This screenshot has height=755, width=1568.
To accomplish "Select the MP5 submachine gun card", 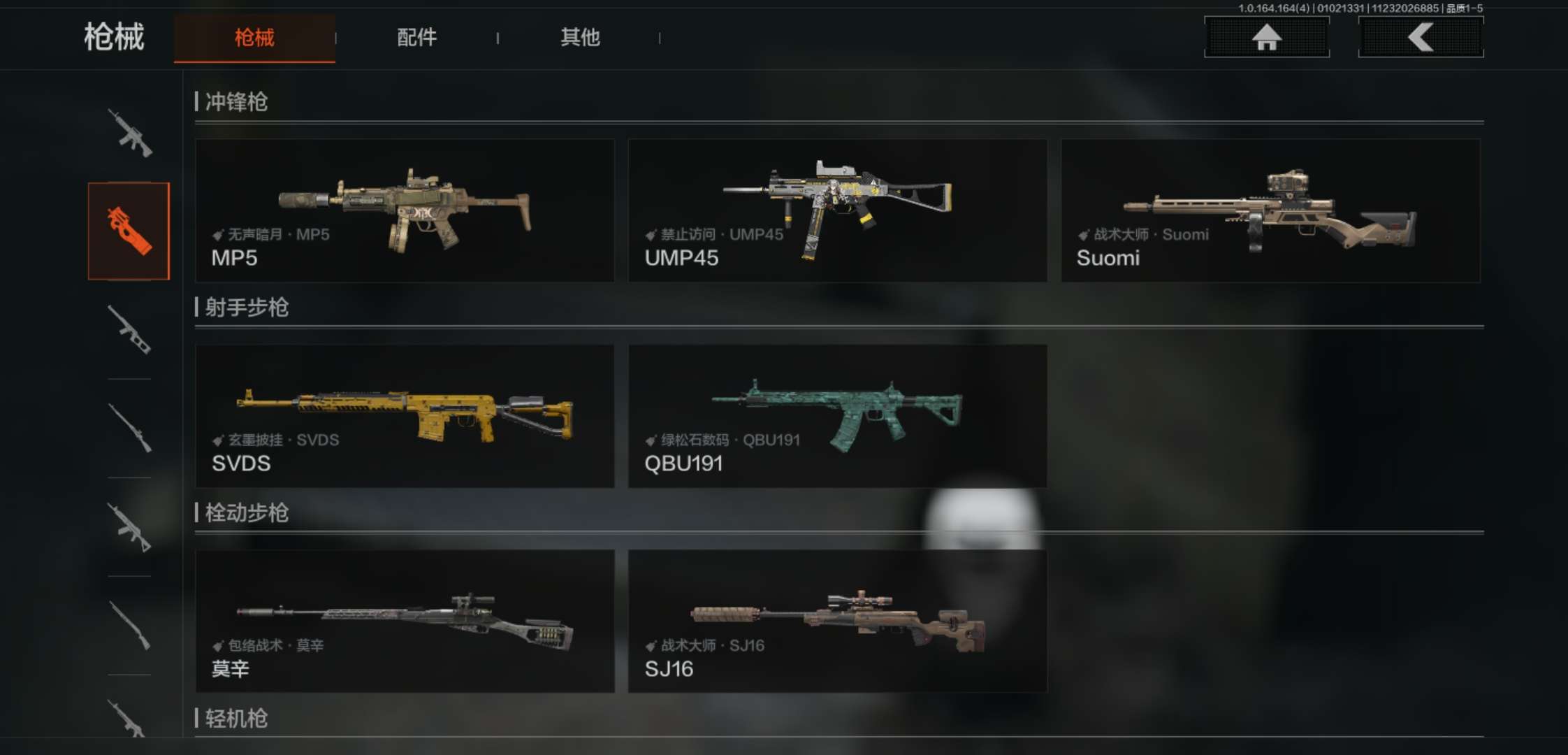I will [x=405, y=210].
